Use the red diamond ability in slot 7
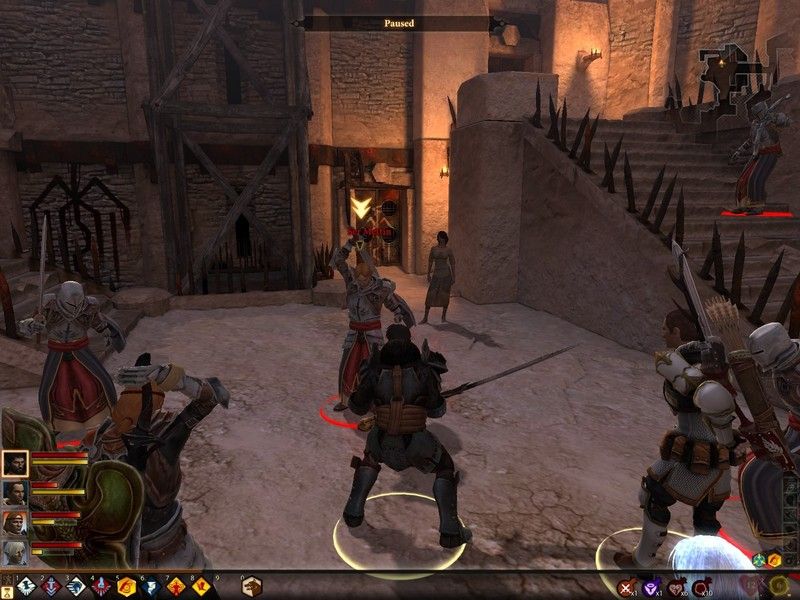The width and height of the screenshot is (800, 600). [x=176, y=587]
